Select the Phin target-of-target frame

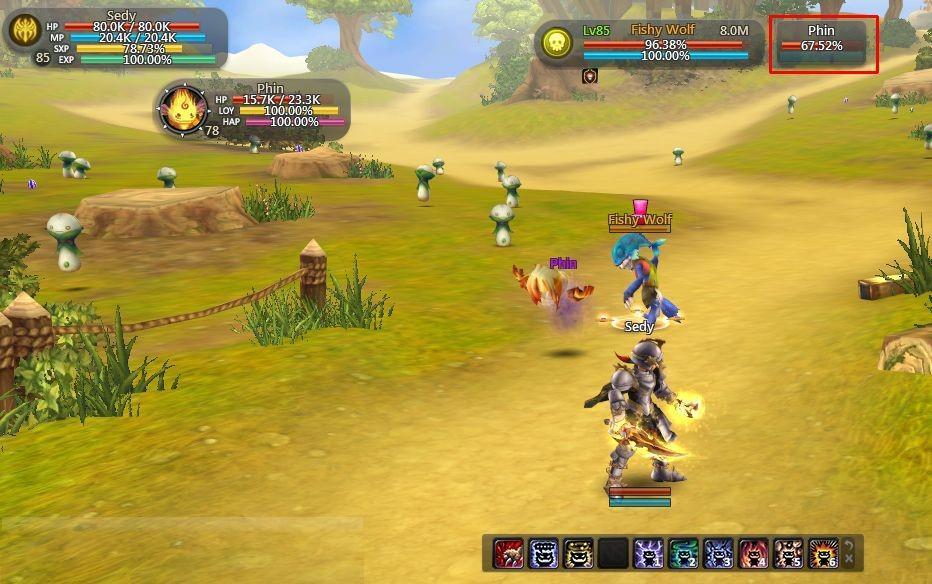(823, 44)
